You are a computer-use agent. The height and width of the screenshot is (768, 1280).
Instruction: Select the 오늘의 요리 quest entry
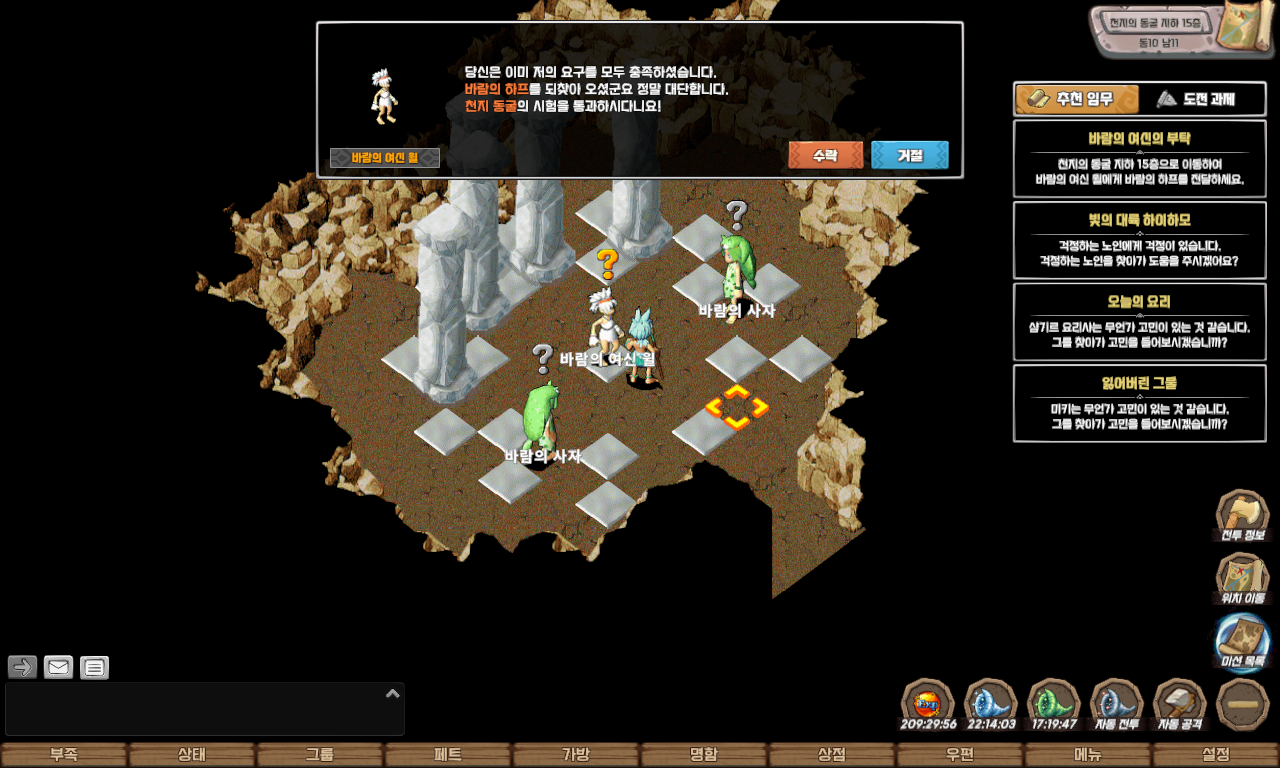(x=1139, y=322)
